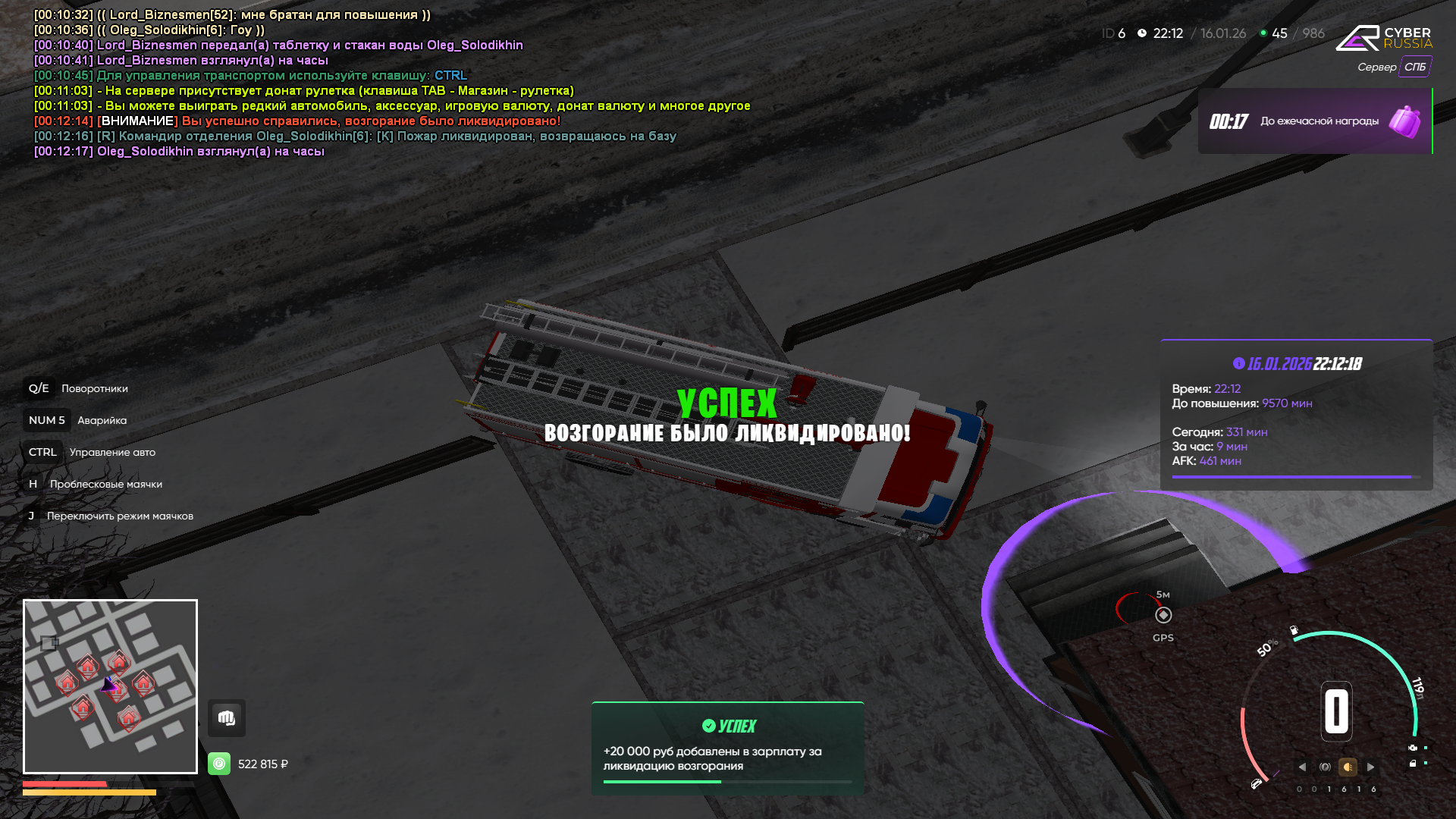
Task: Activate the left turn signal arrow
Action: [1302, 767]
